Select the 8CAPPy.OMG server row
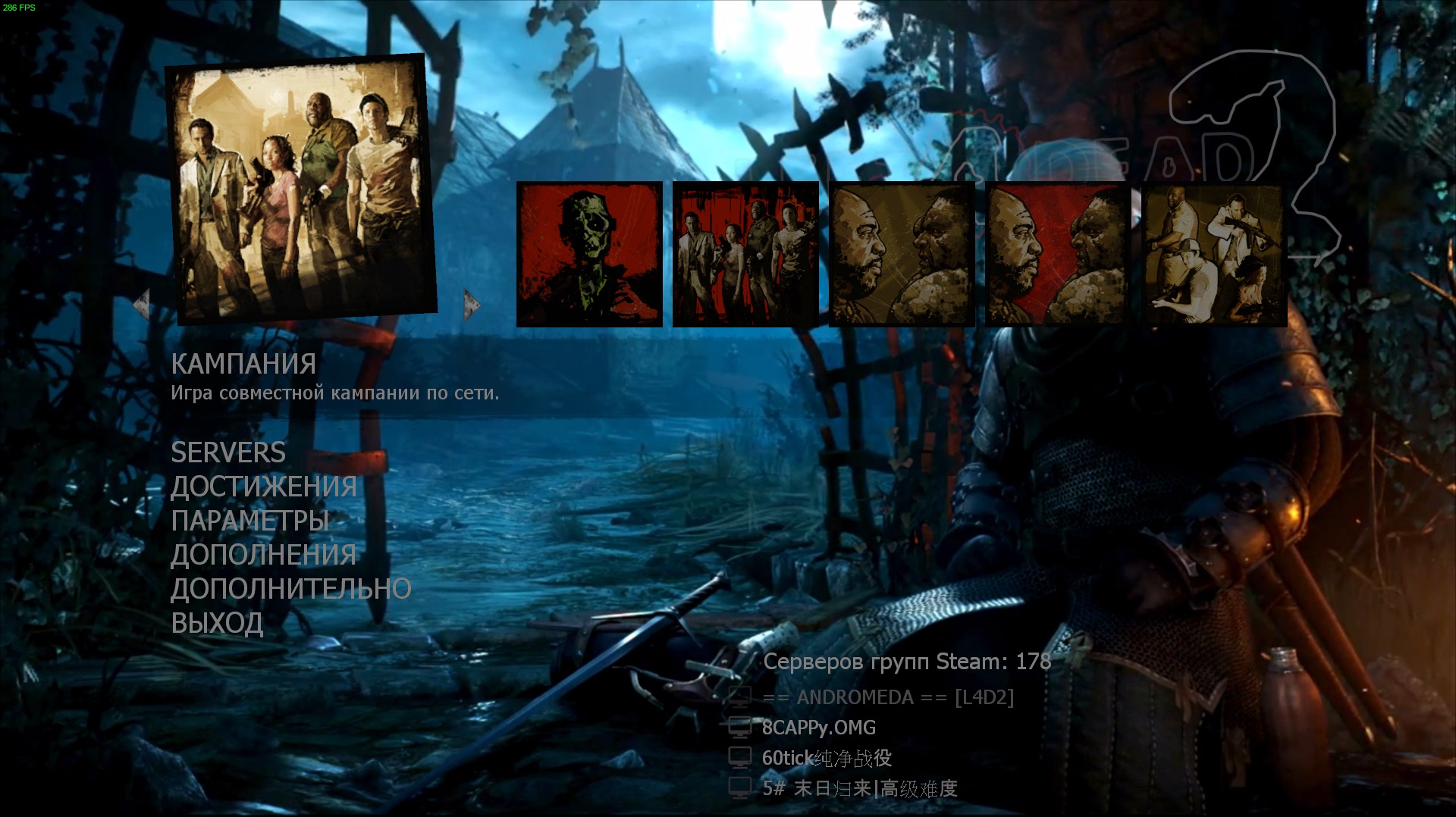The image size is (1456, 817). point(818,728)
